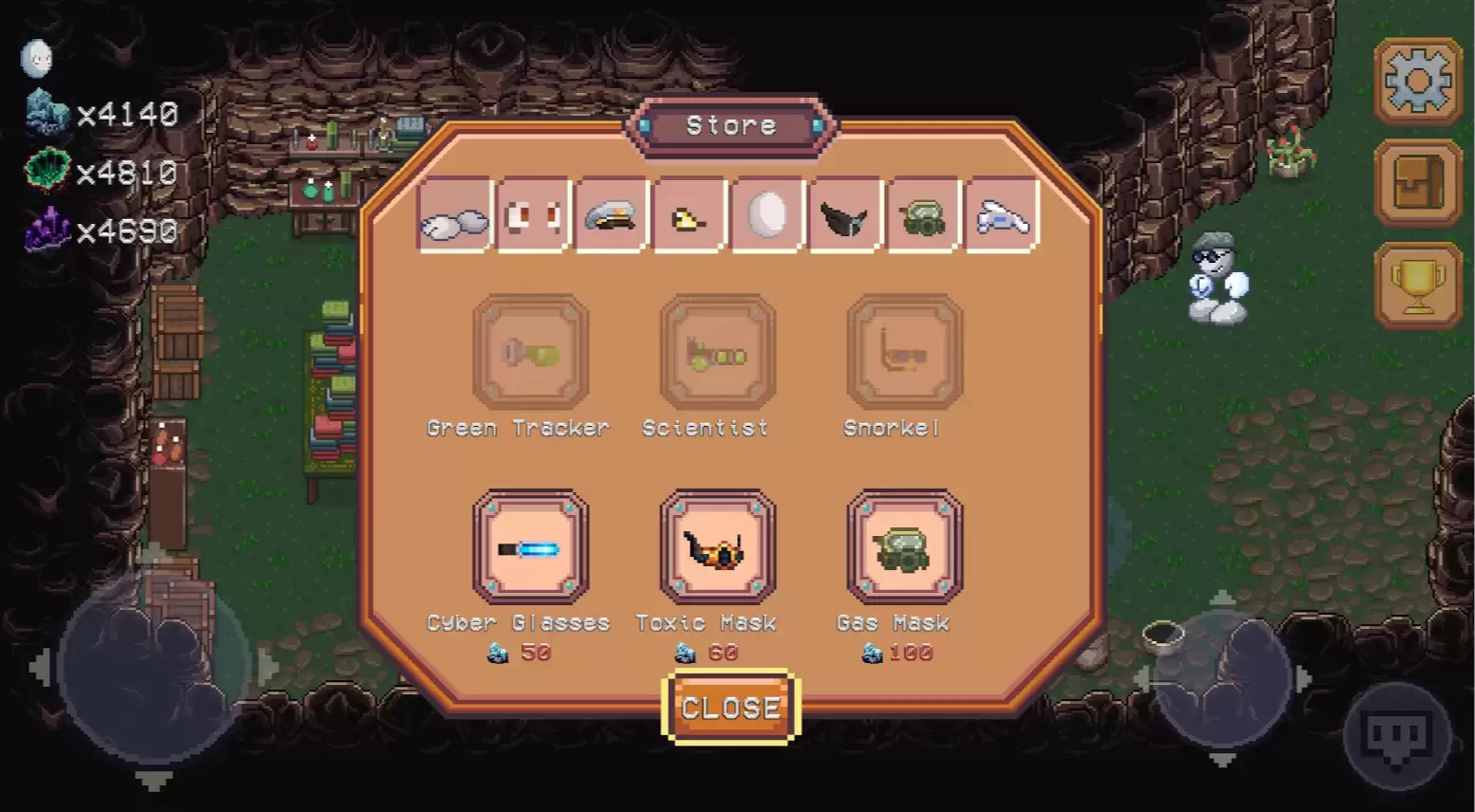Screen dimensions: 1475x812
Task: Switch to the captain hat category tab
Action: click(611, 216)
